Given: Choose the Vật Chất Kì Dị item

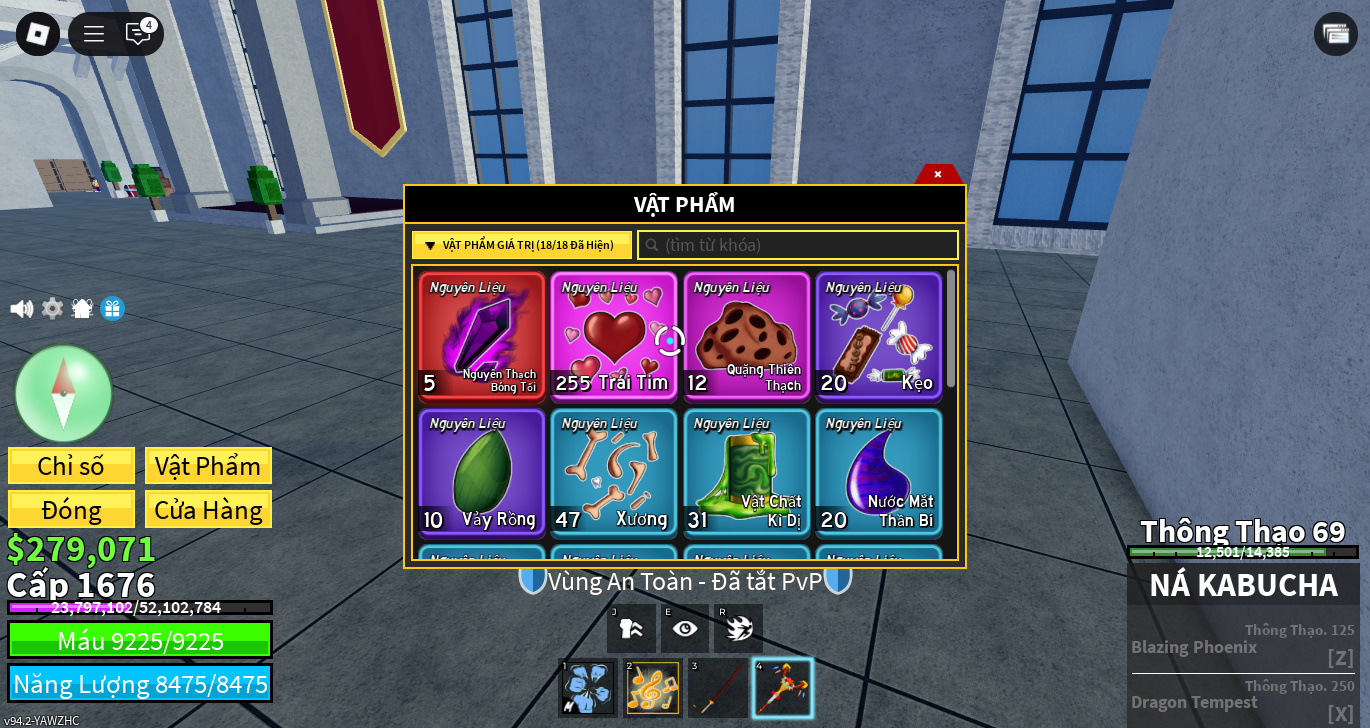Looking at the screenshot, I should point(746,472).
